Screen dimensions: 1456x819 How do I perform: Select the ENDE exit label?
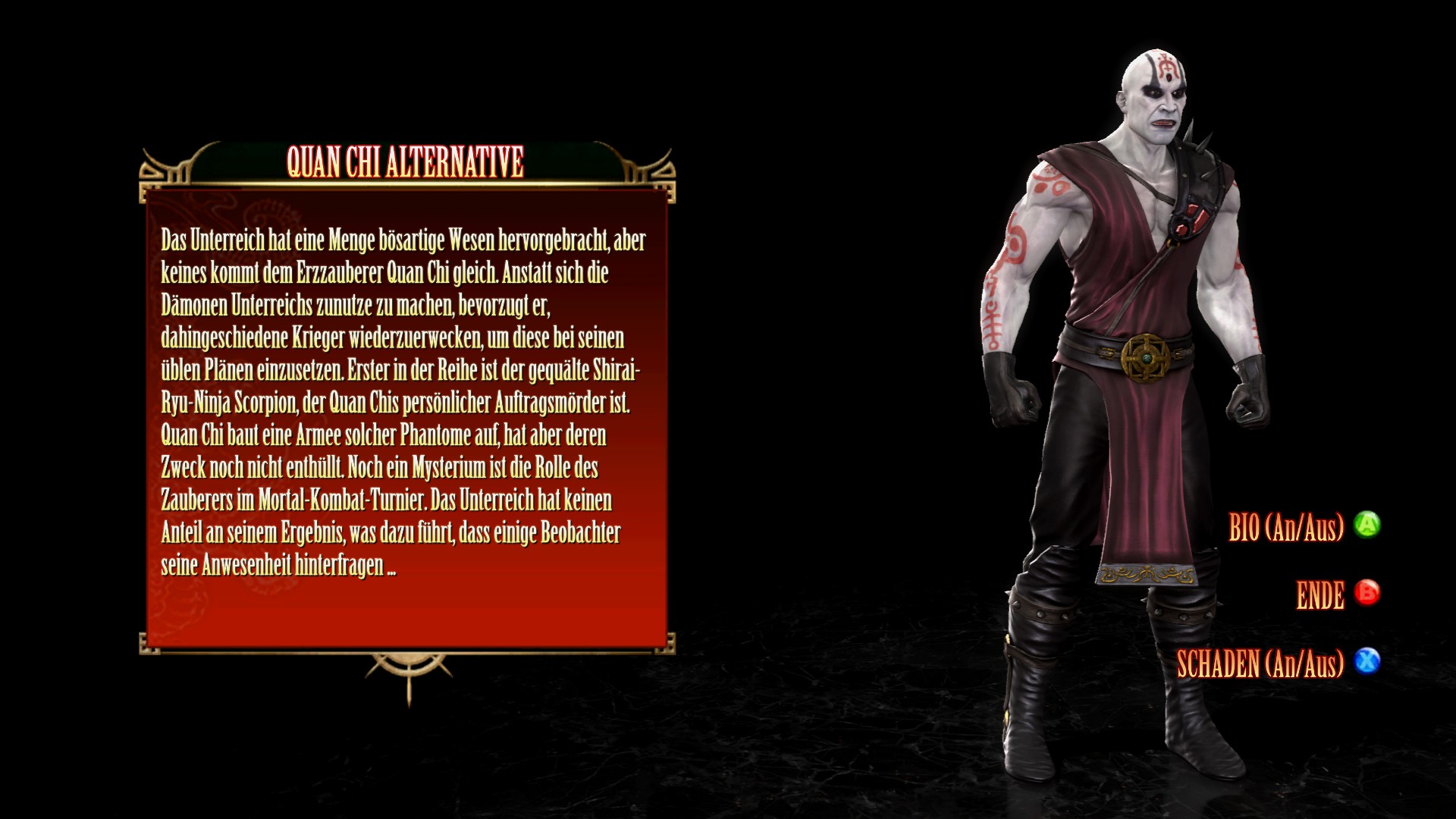click(1320, 595)
